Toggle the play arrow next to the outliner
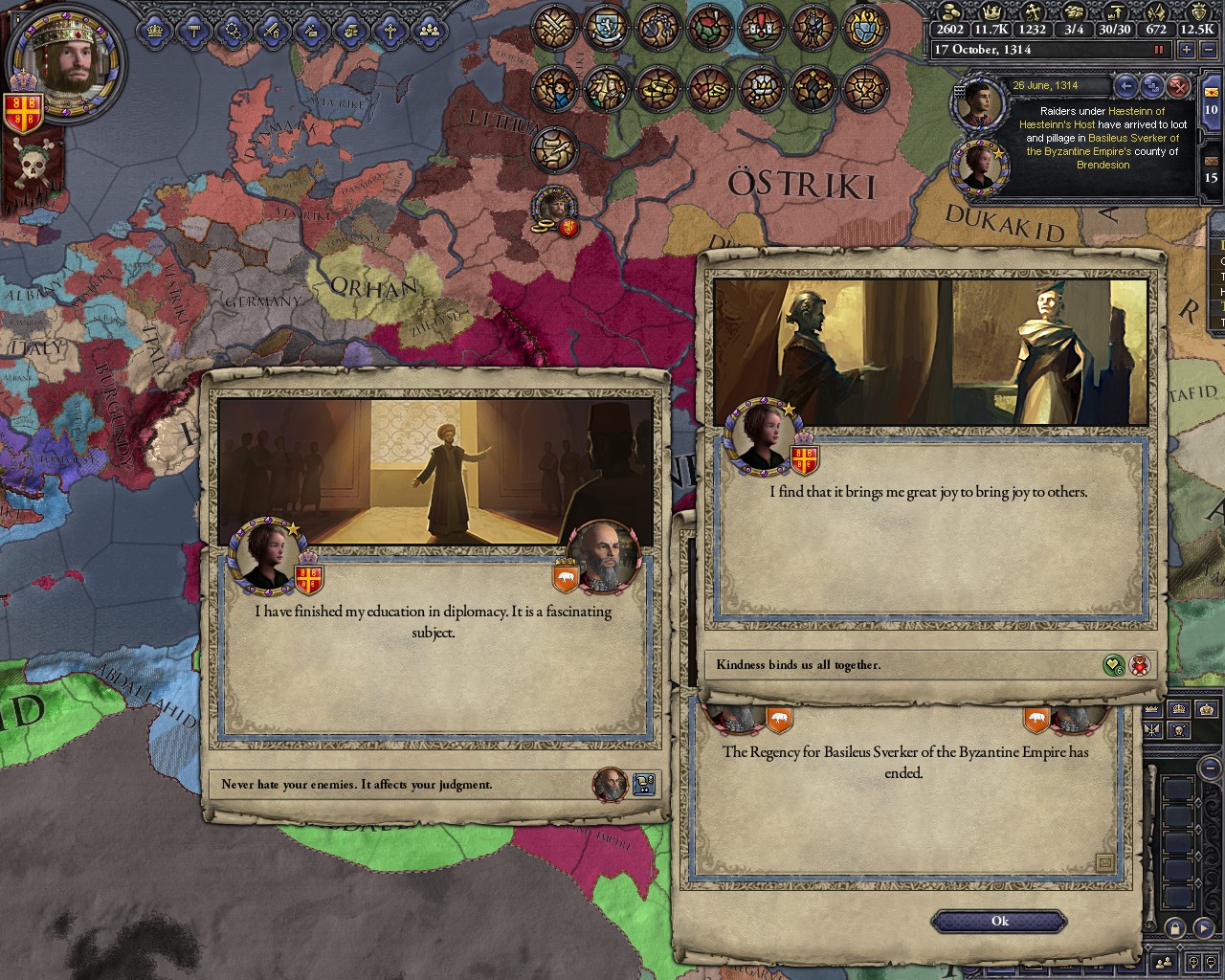Screen dimensions: 1225x980 tap(1205, 928)
